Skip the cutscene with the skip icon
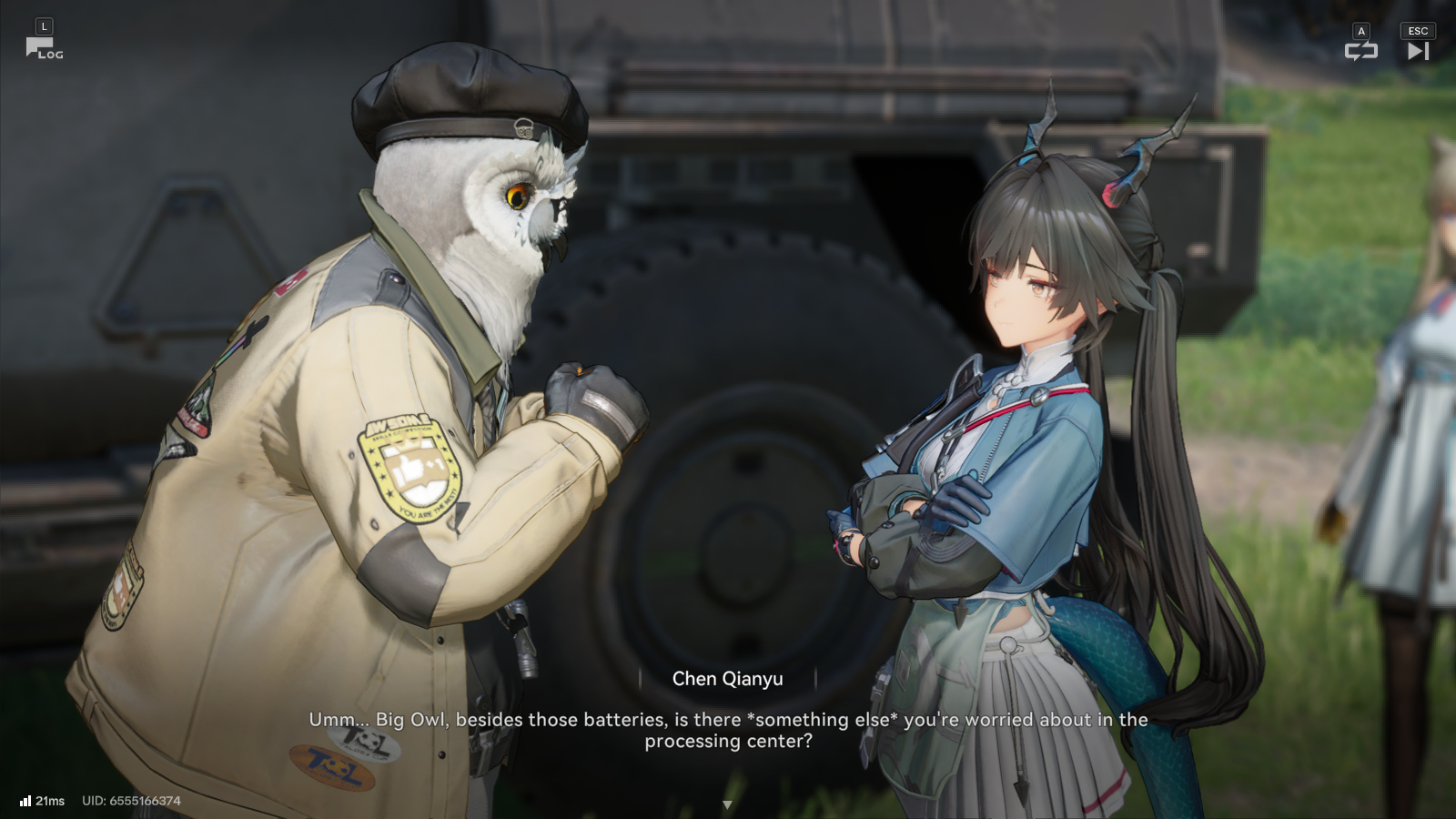Image resolution: width=1456 pixels, height=819 pixels. pos(1418,51)
